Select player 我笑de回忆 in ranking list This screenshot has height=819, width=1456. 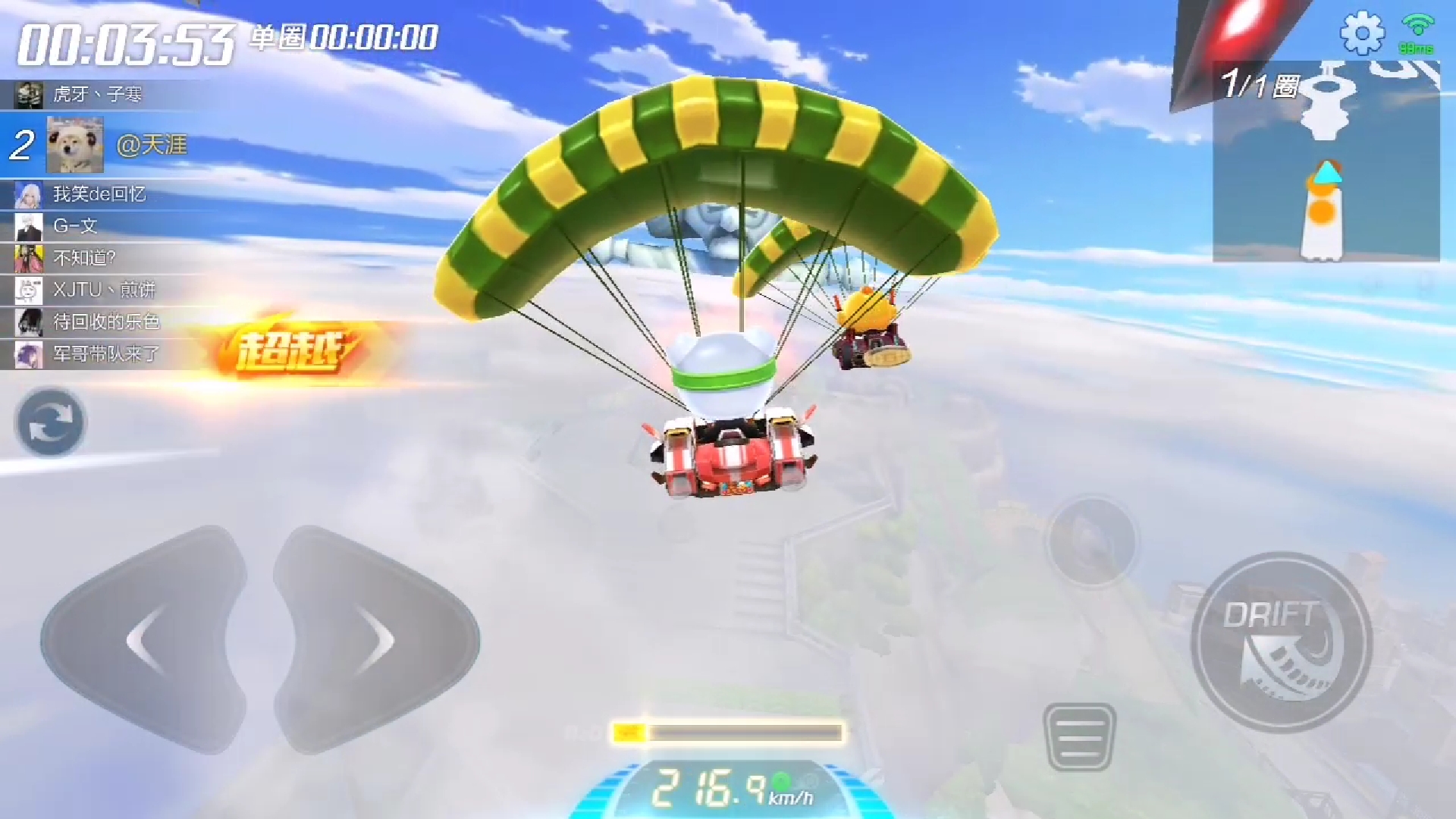coord(99,194)
